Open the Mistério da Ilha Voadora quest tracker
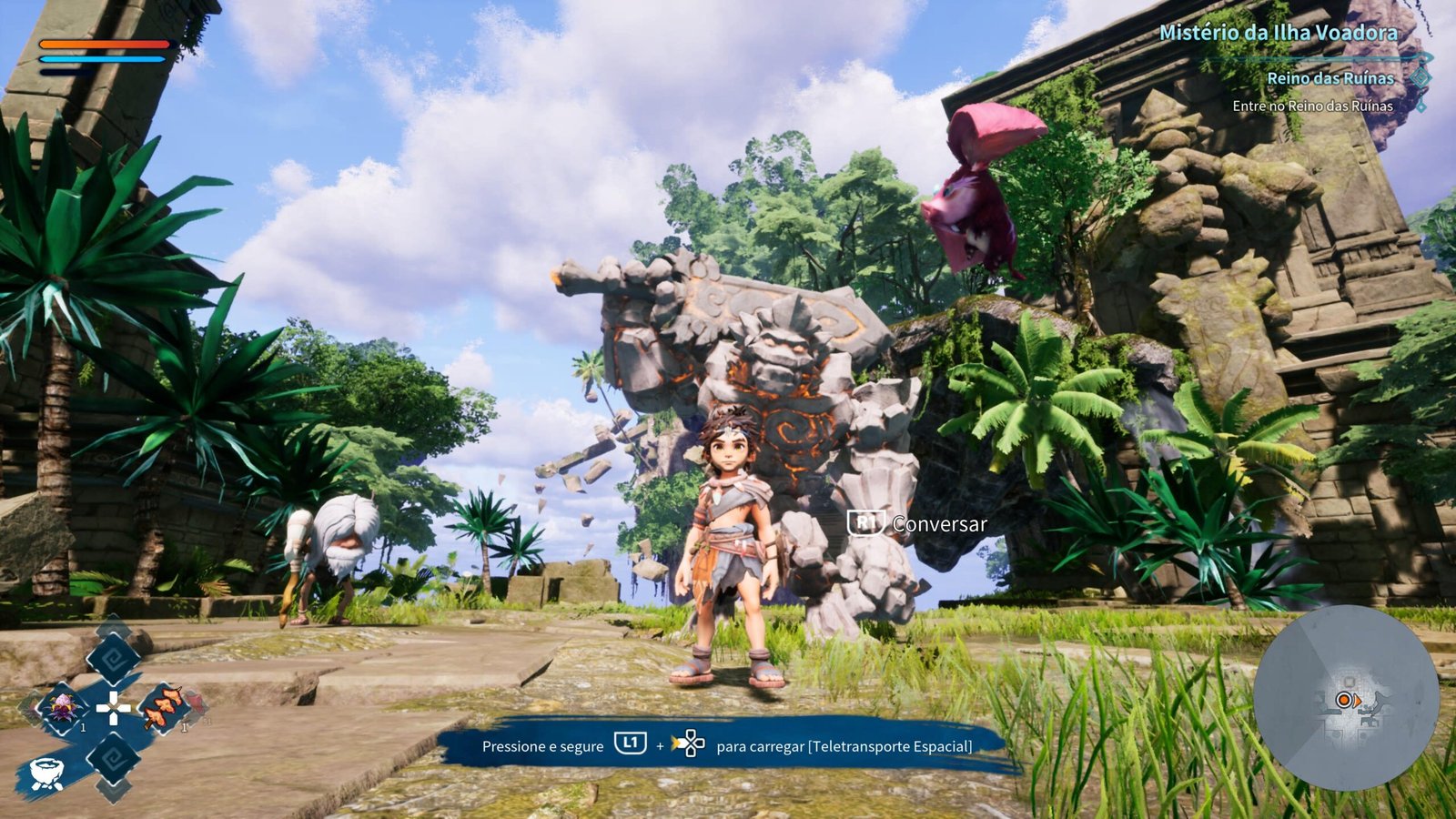Image resolution: width=1456 pixels, height=819 pixels. click(x=1278, y=33)
